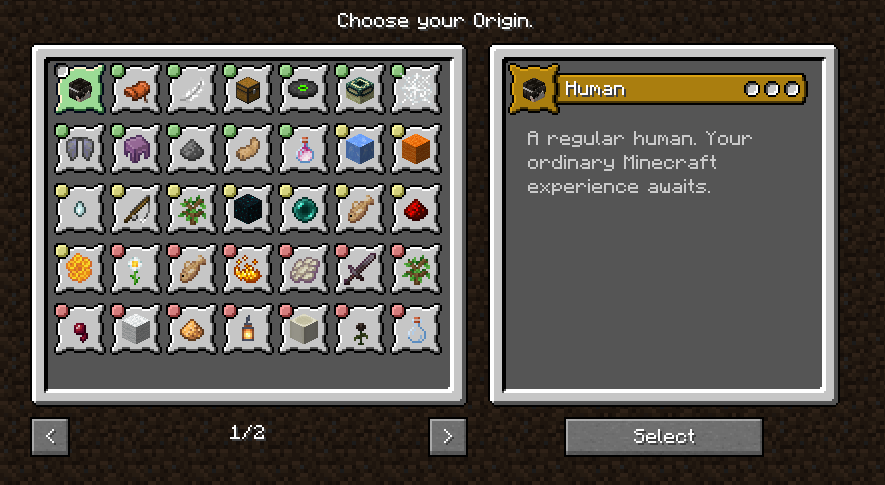Image resolution: width=885 pixels, height=485 pixels.
Task: Choose the white daisy flower origin
Action: pos(136,270)
